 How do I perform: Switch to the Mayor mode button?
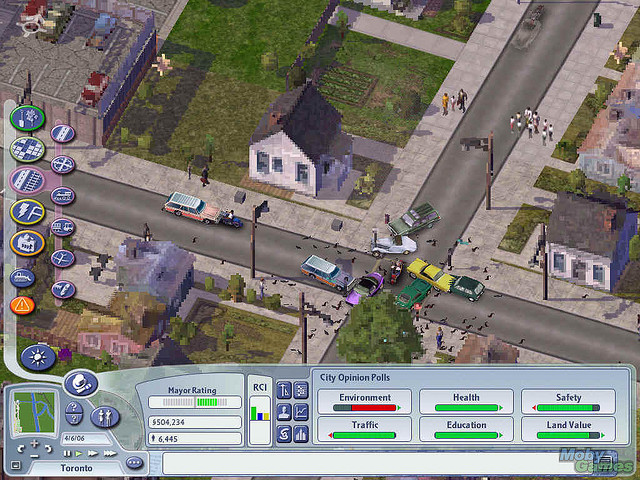pyautogui.click(x=80, y=383)
